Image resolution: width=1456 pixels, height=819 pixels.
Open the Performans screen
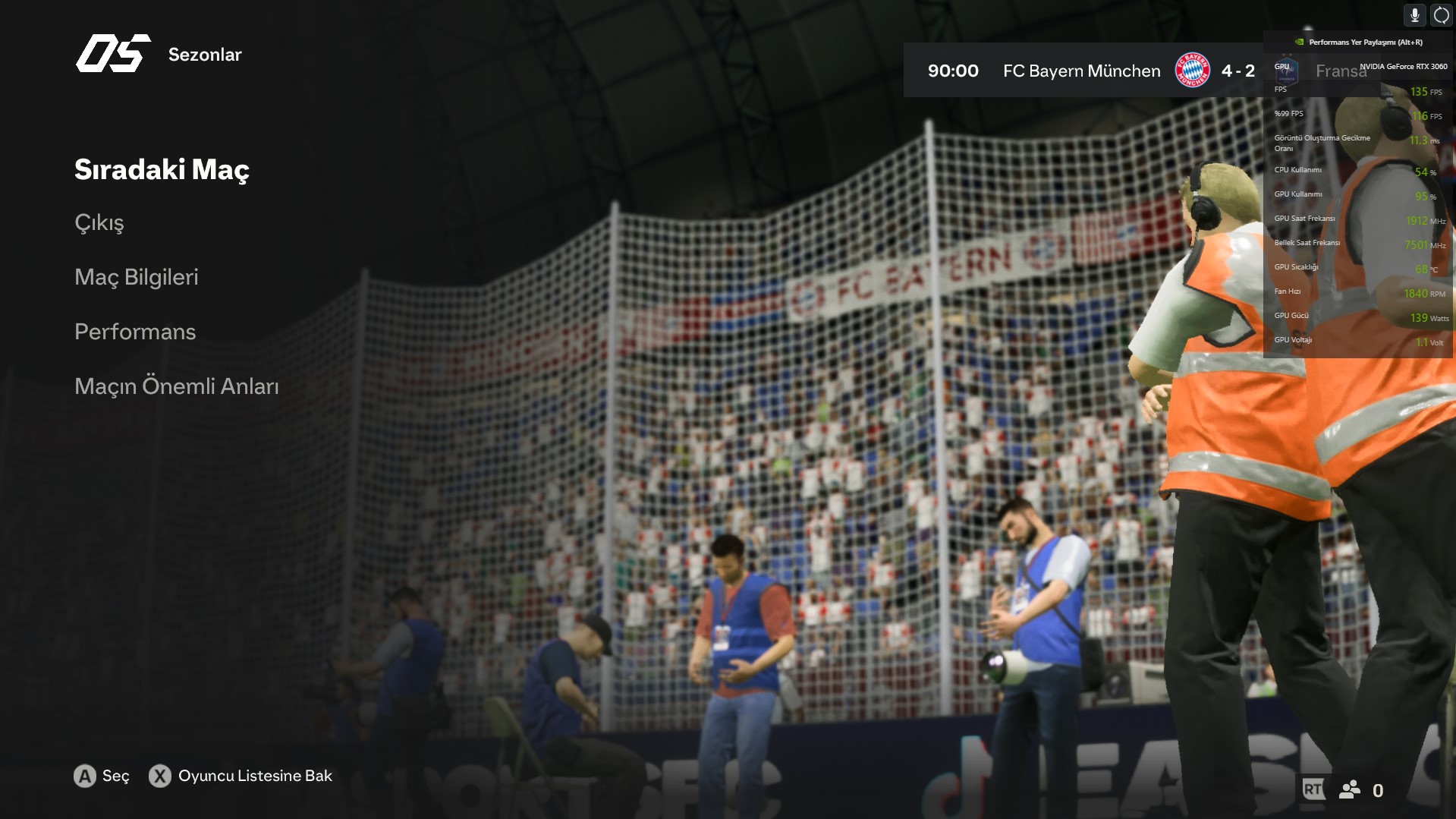pyautogui.click(x=135, y=332)
